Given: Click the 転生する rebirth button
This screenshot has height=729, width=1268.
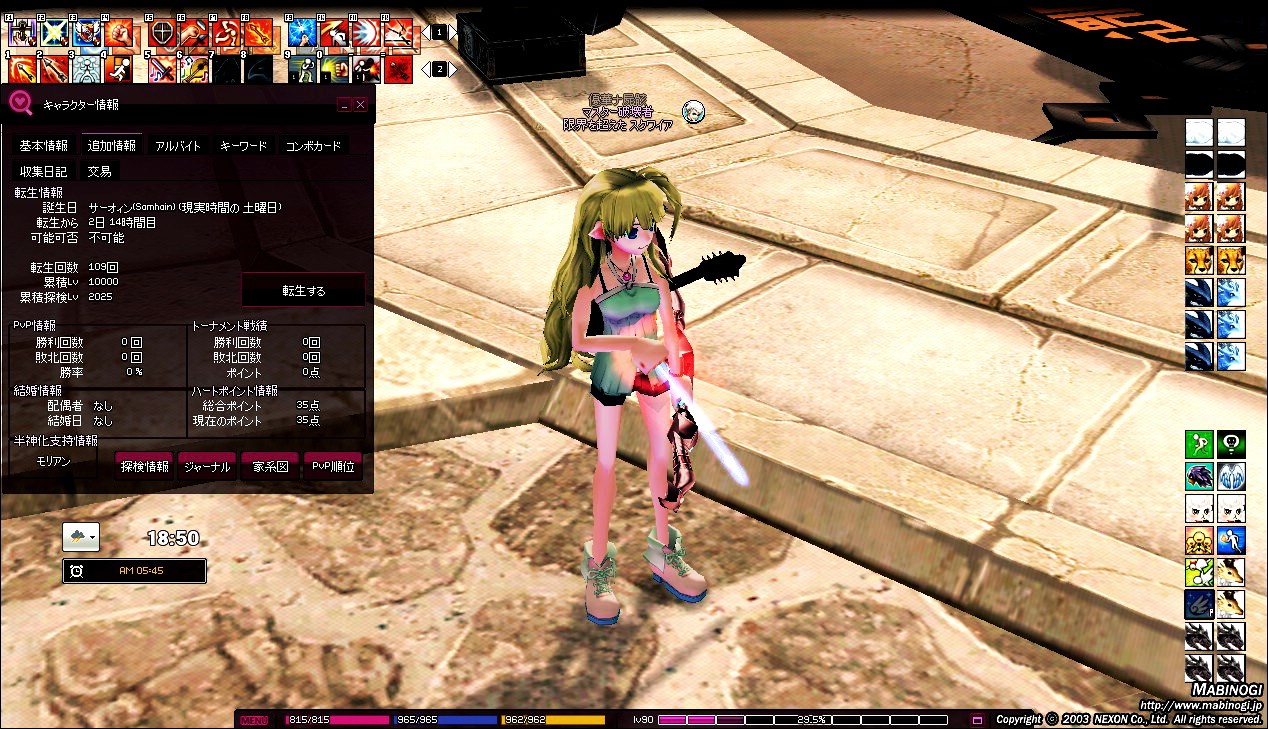Looking at the screenshot, I should [303, 291].
